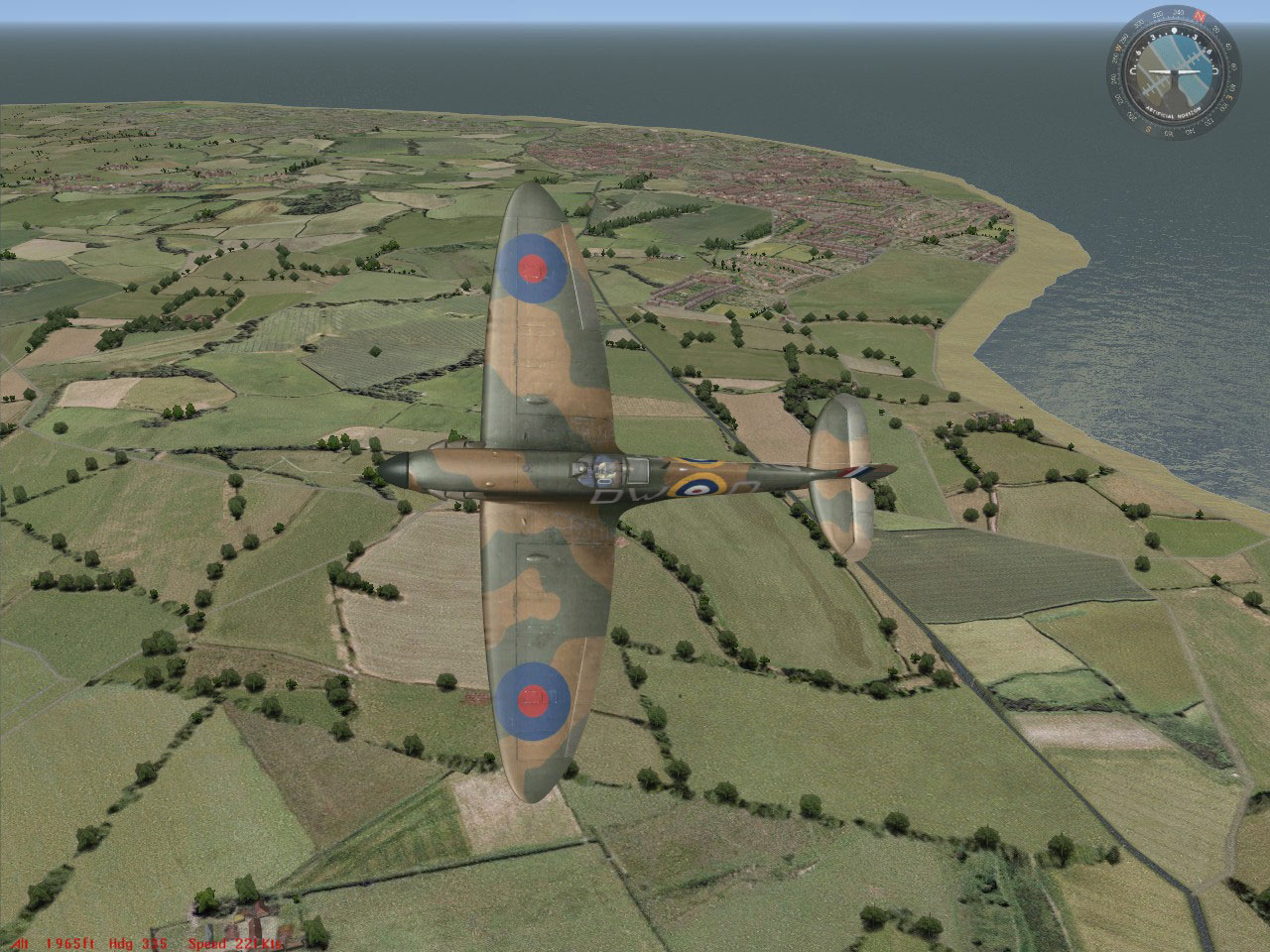Click the ARTIFICIAL HORIZON label on the instrument
The image size is (1270, 952).
[1174, 111]
